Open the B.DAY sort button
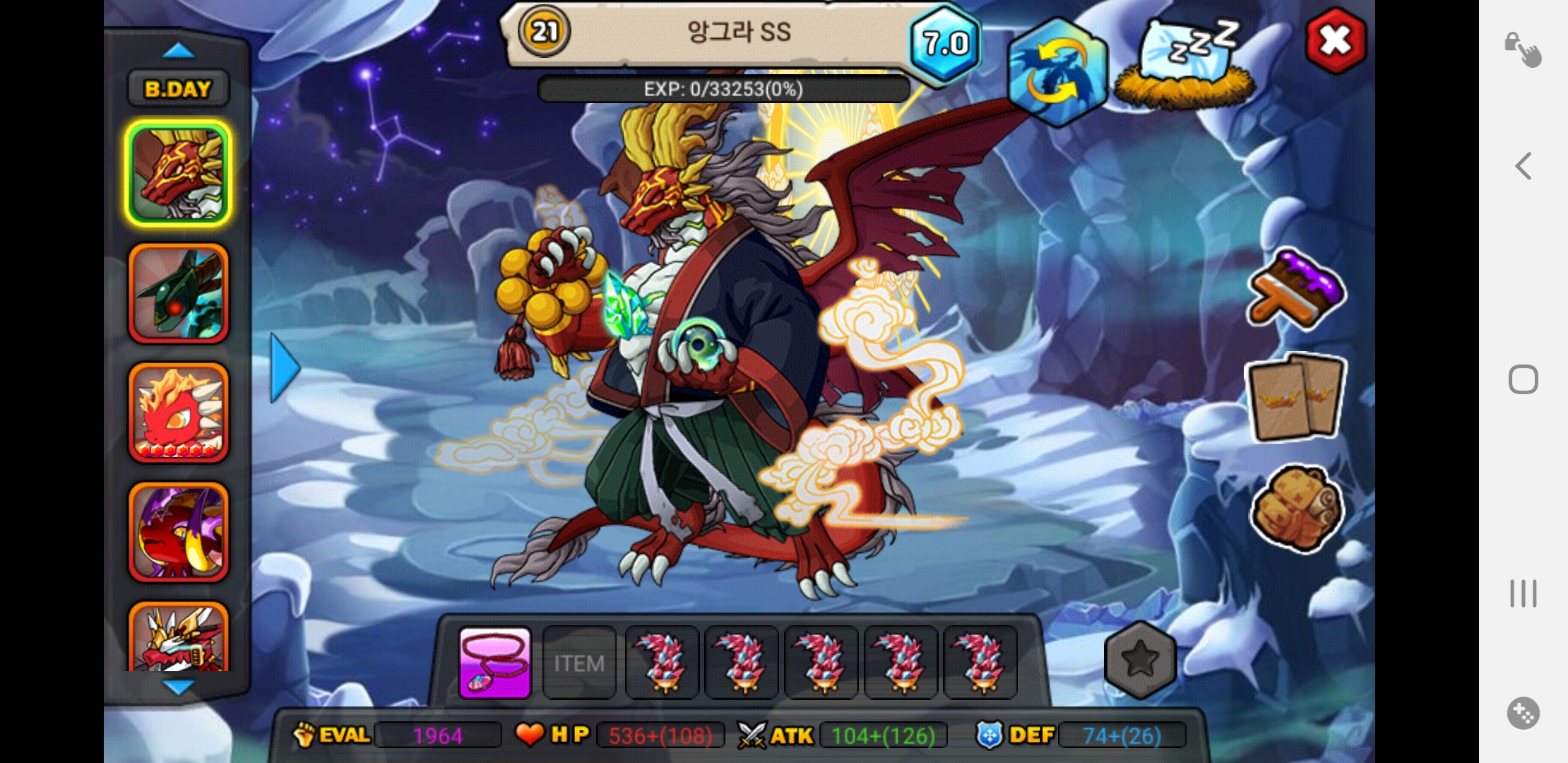The width and height of the screenshot is (1568, 763). (178, 89)
